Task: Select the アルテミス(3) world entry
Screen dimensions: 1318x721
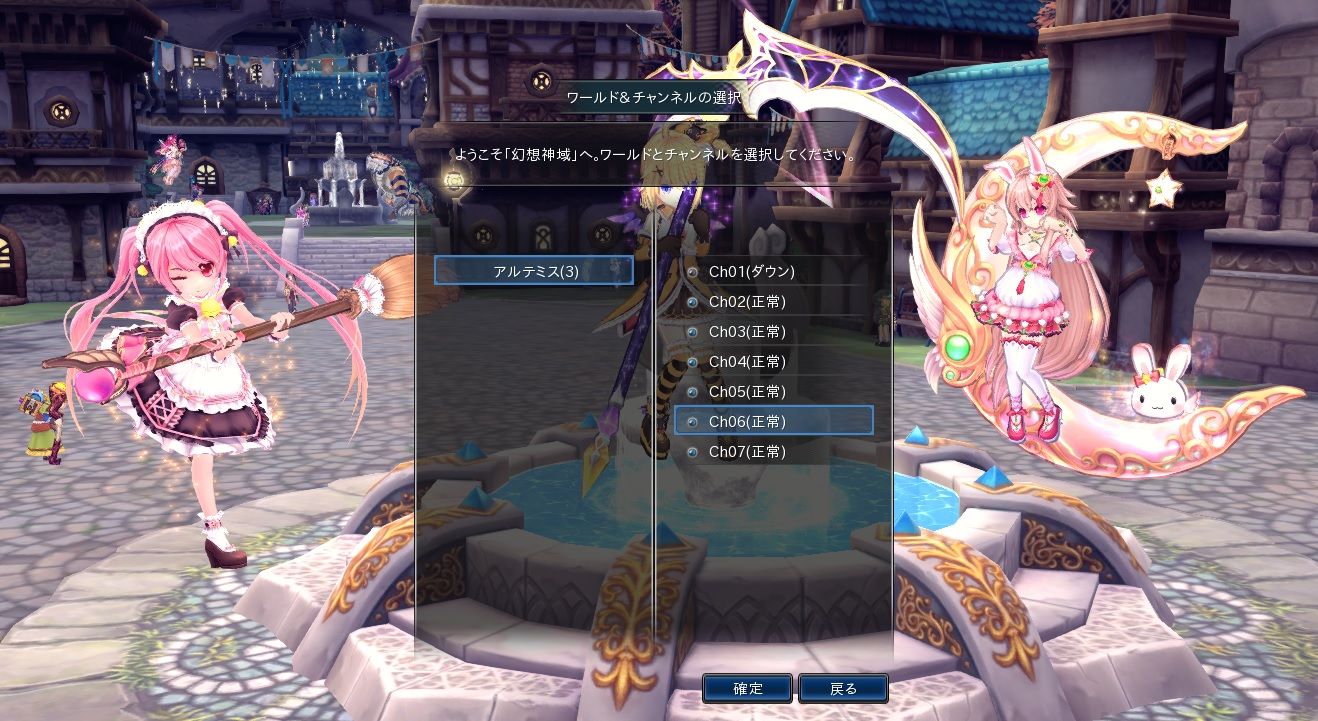Action: pyautogui.click(x=535, y=271)
